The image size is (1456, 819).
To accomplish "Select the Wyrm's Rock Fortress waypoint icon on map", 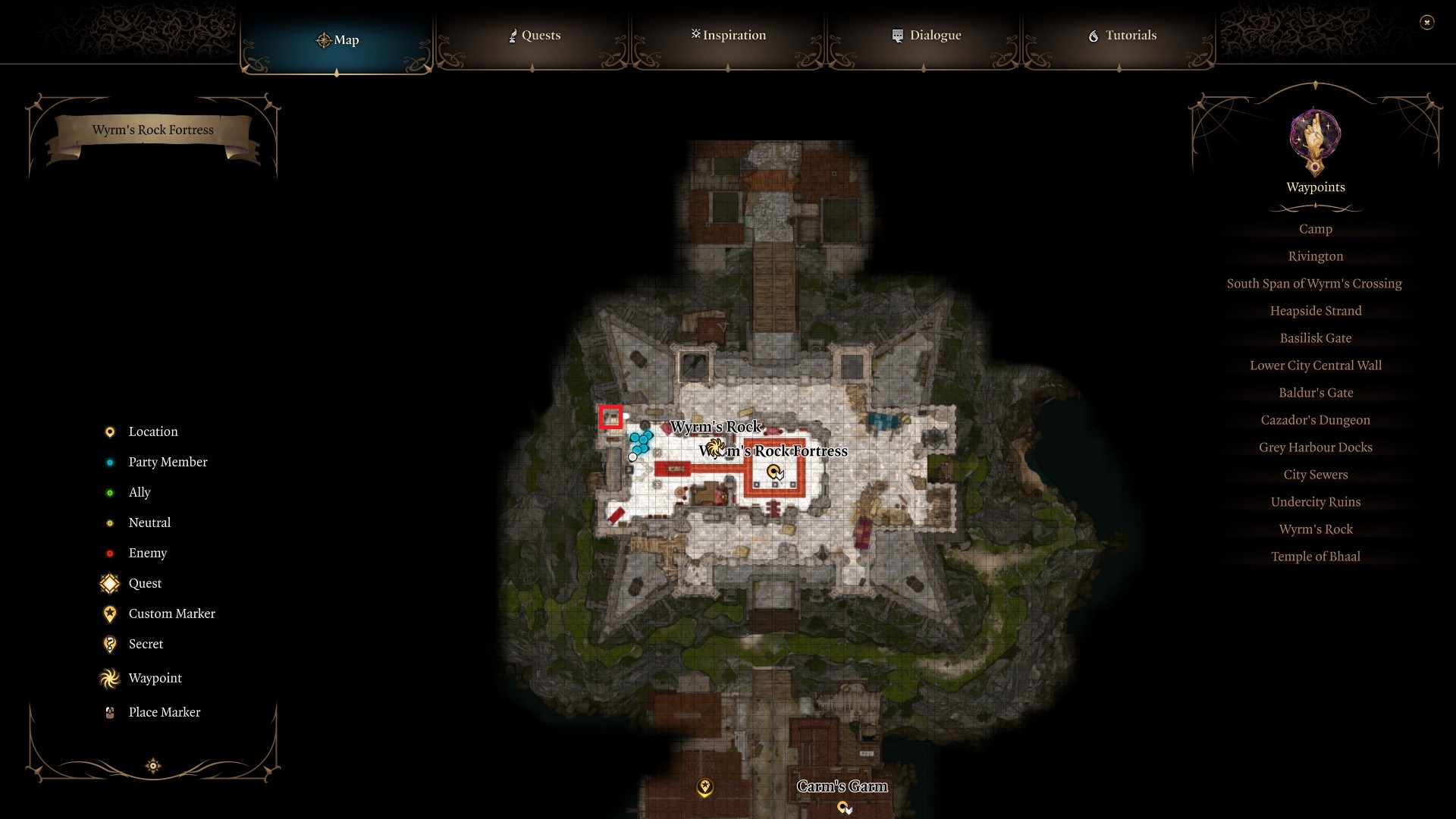I will pyautogui.click(x=775, y=472).
